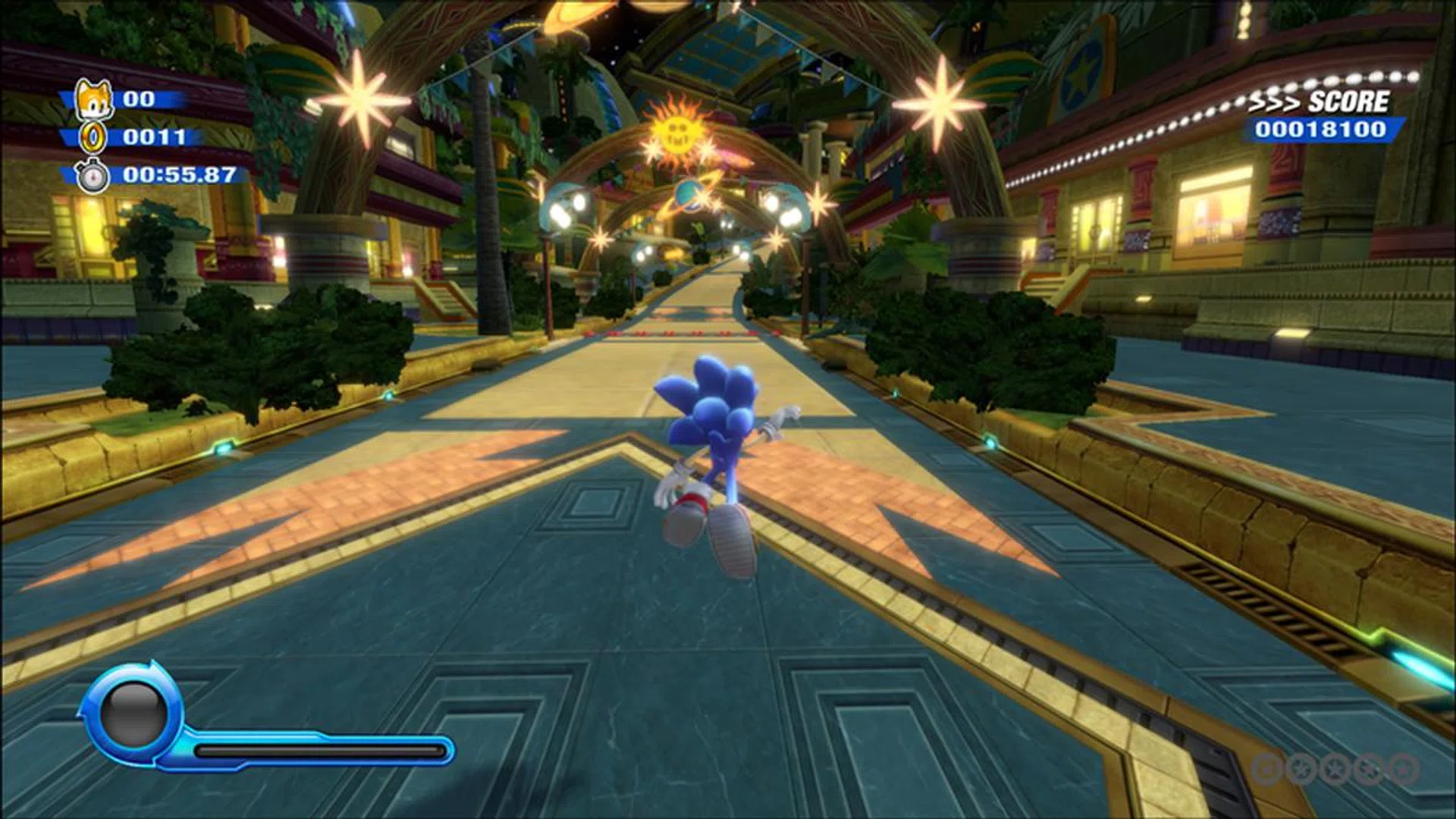Click the Tails lives icon
Viewport: 1456px width, 819px height.
pos(94,97)
